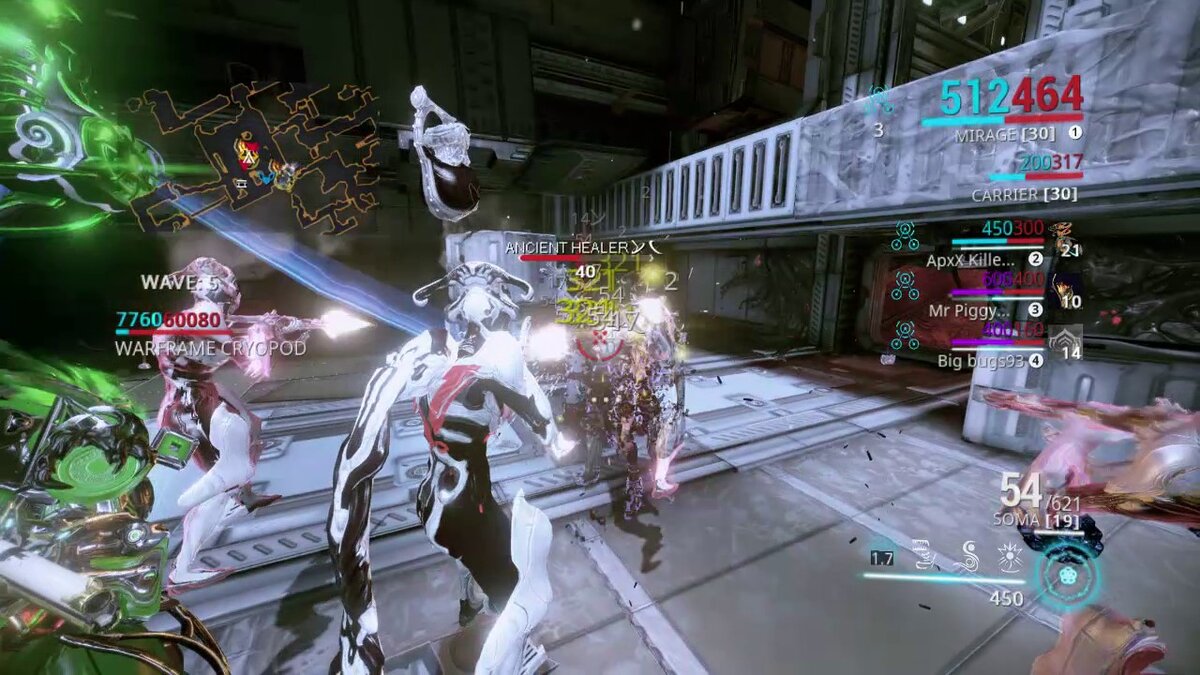1200x675 pixels.
Task: Click the lotus avatar with number 14
Action: 1065,342
